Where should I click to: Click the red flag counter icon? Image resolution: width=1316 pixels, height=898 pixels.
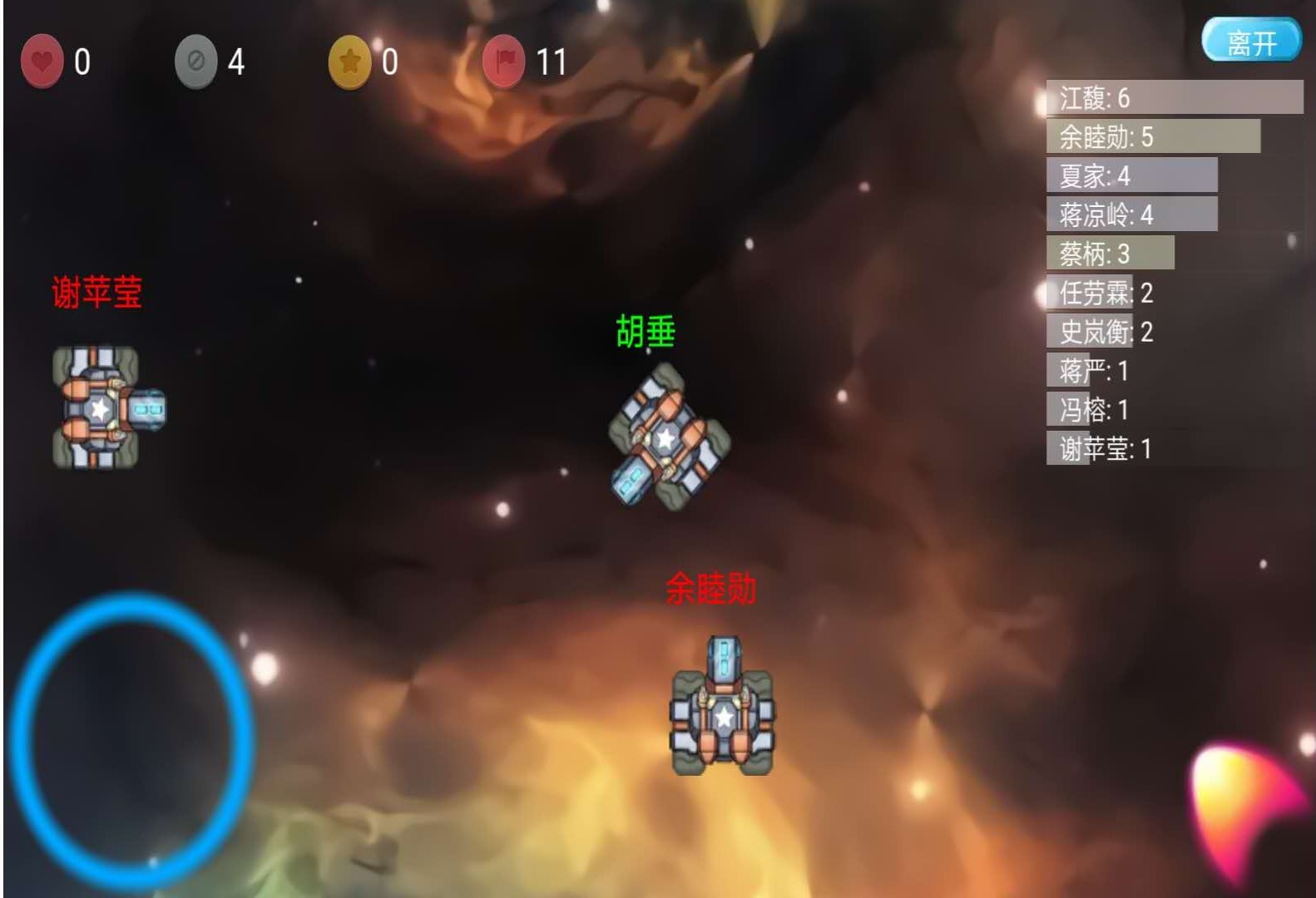click(x=504, y=59)
